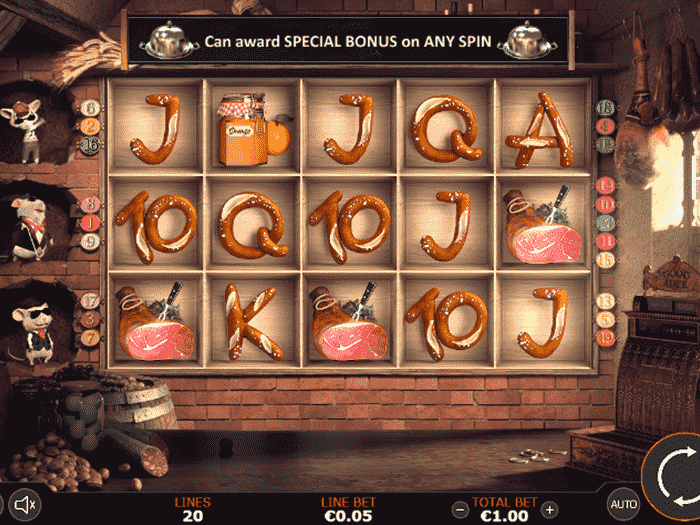Select payline marker 6 on left side
Image resolution: width=700 pixels, height=525 pixels.
[91, 108]
